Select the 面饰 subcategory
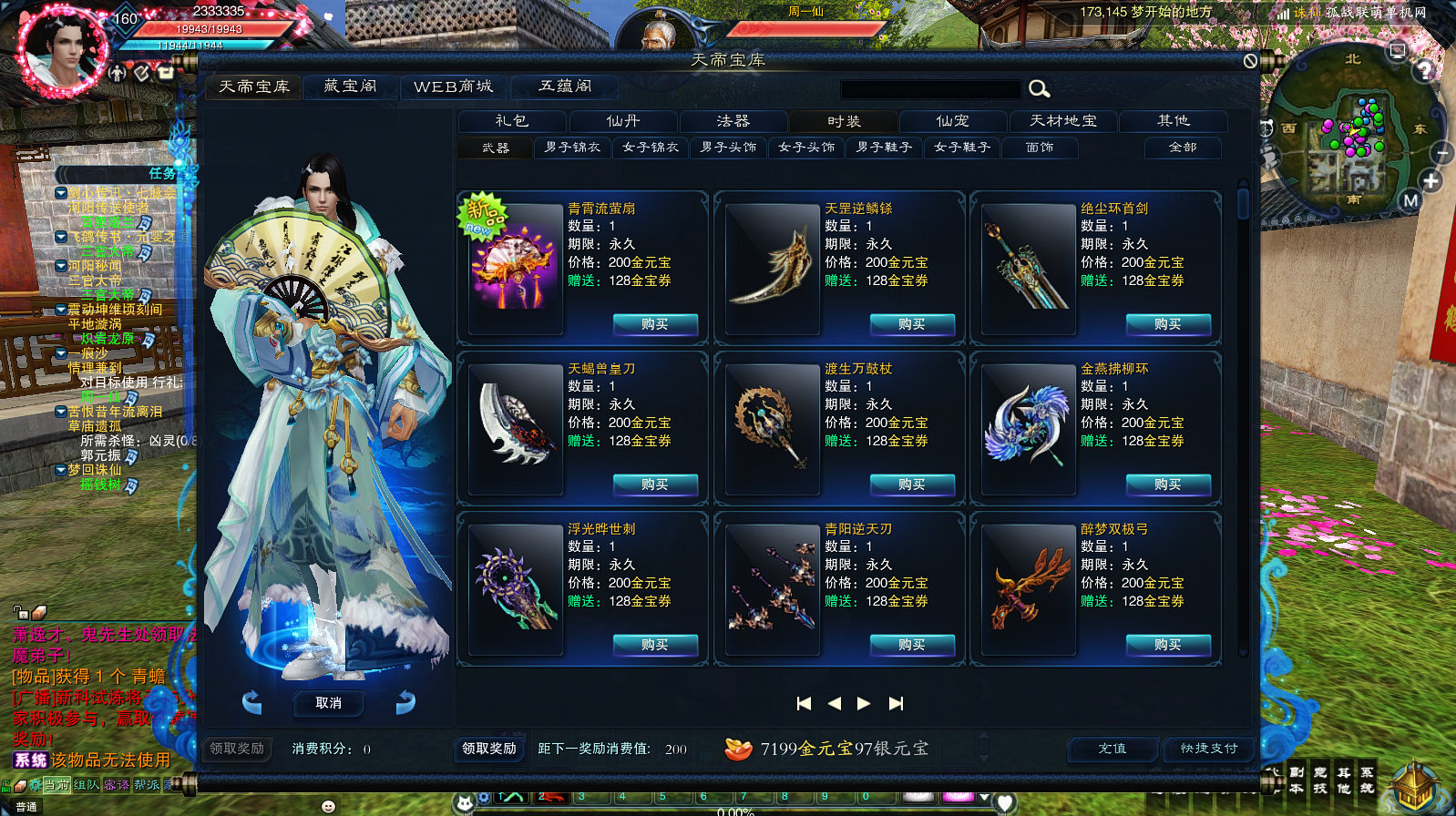 (1040, 148)
